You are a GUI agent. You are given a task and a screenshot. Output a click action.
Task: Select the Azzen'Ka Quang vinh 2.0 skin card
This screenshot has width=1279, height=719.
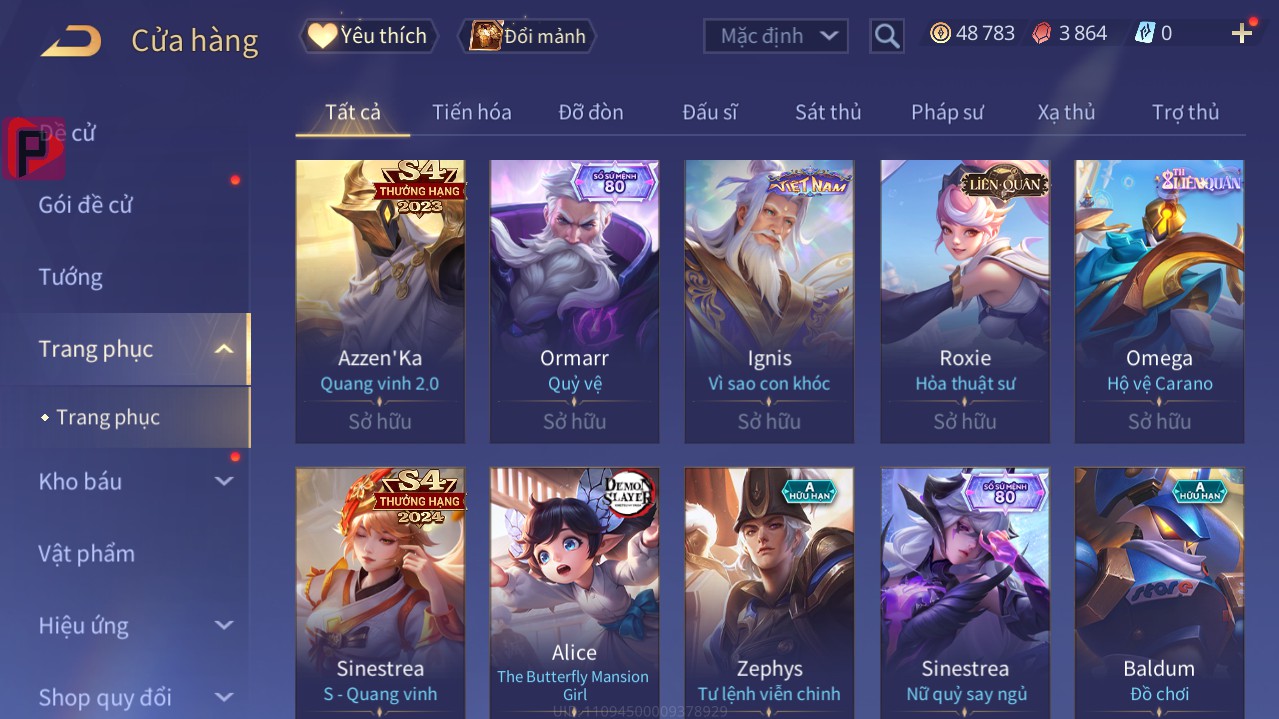pyautogui.click(x=380, y=300)
